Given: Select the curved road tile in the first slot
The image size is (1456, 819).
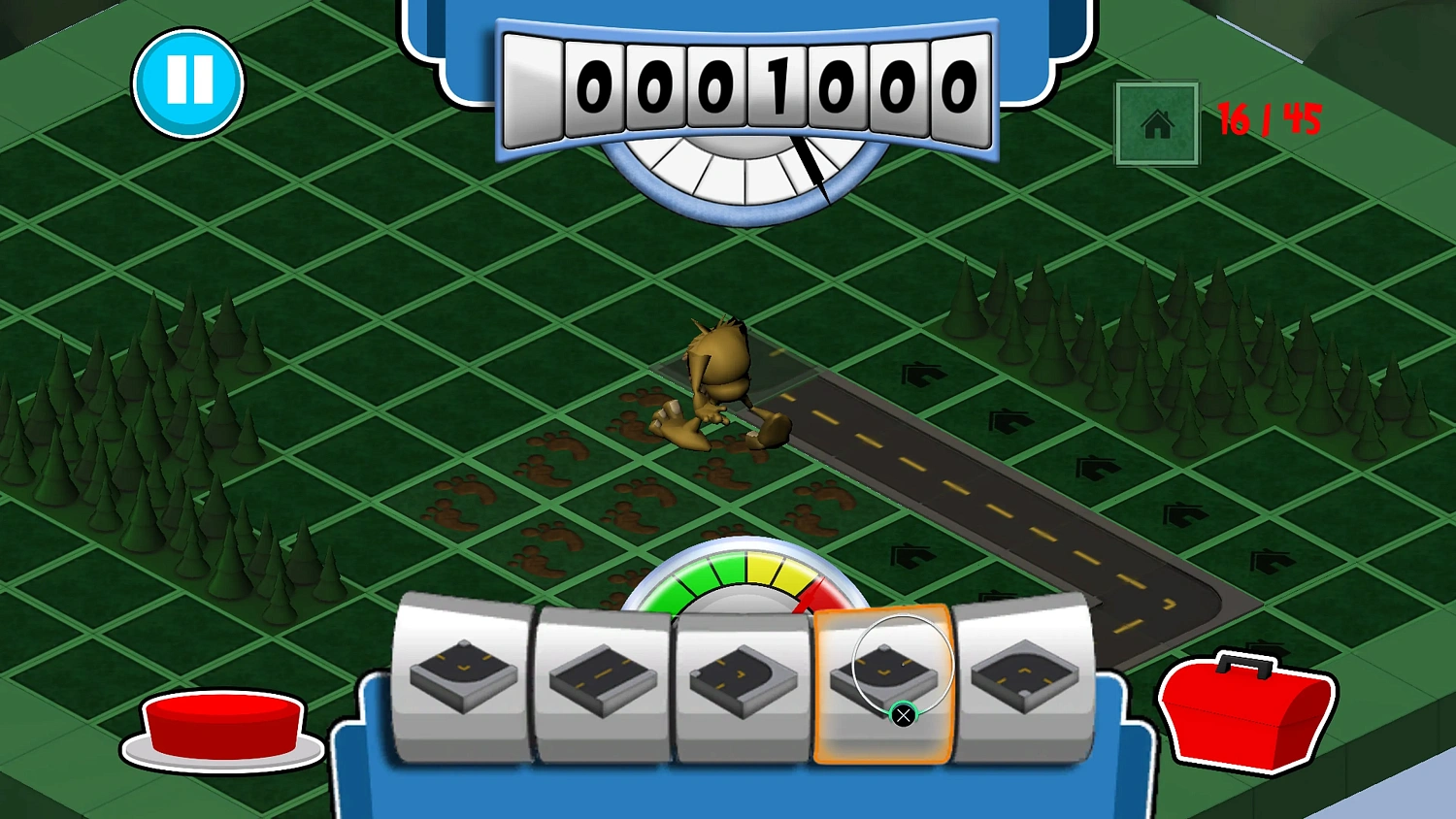Looking at the screenshot, I should [462, 672].
